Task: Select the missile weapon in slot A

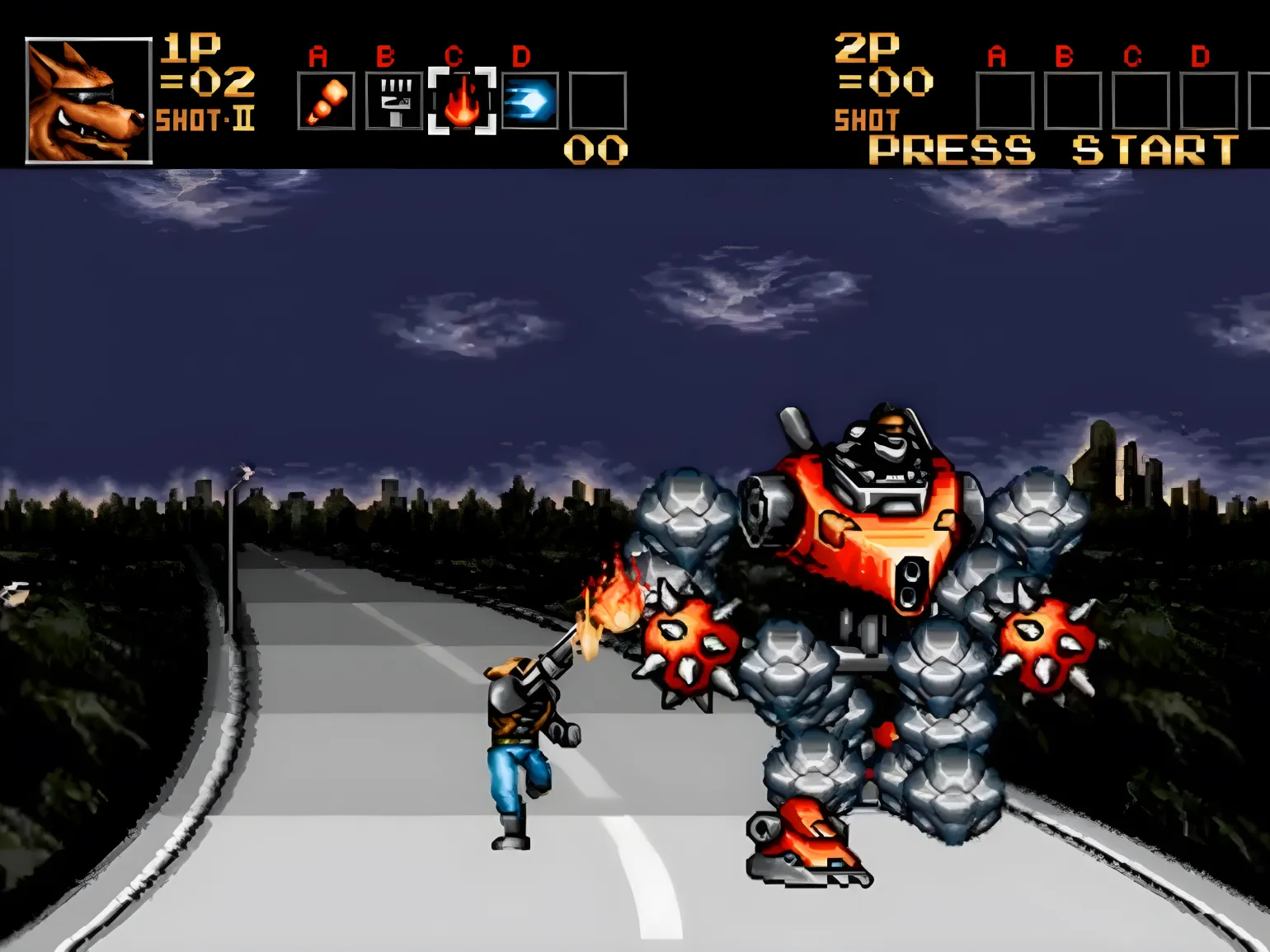Action: [326, 101]
